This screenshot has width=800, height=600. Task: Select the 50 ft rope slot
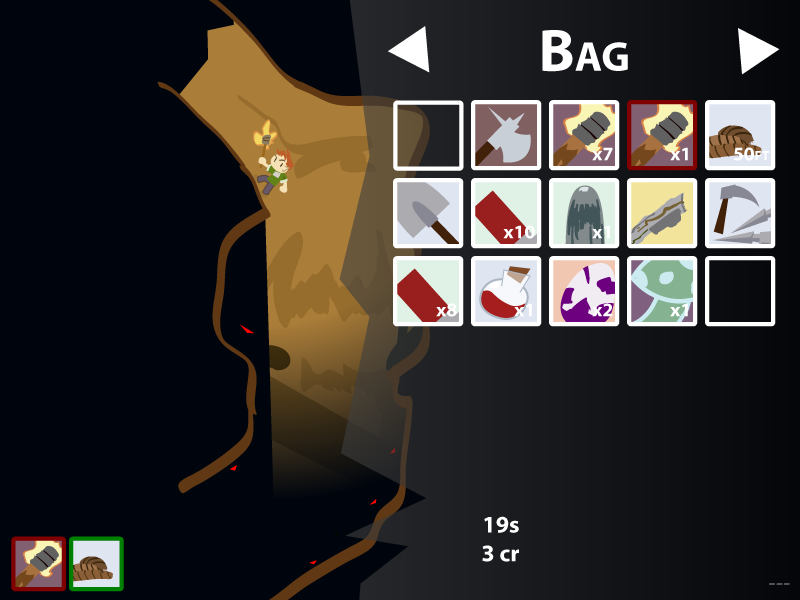[x=740, y=135]
